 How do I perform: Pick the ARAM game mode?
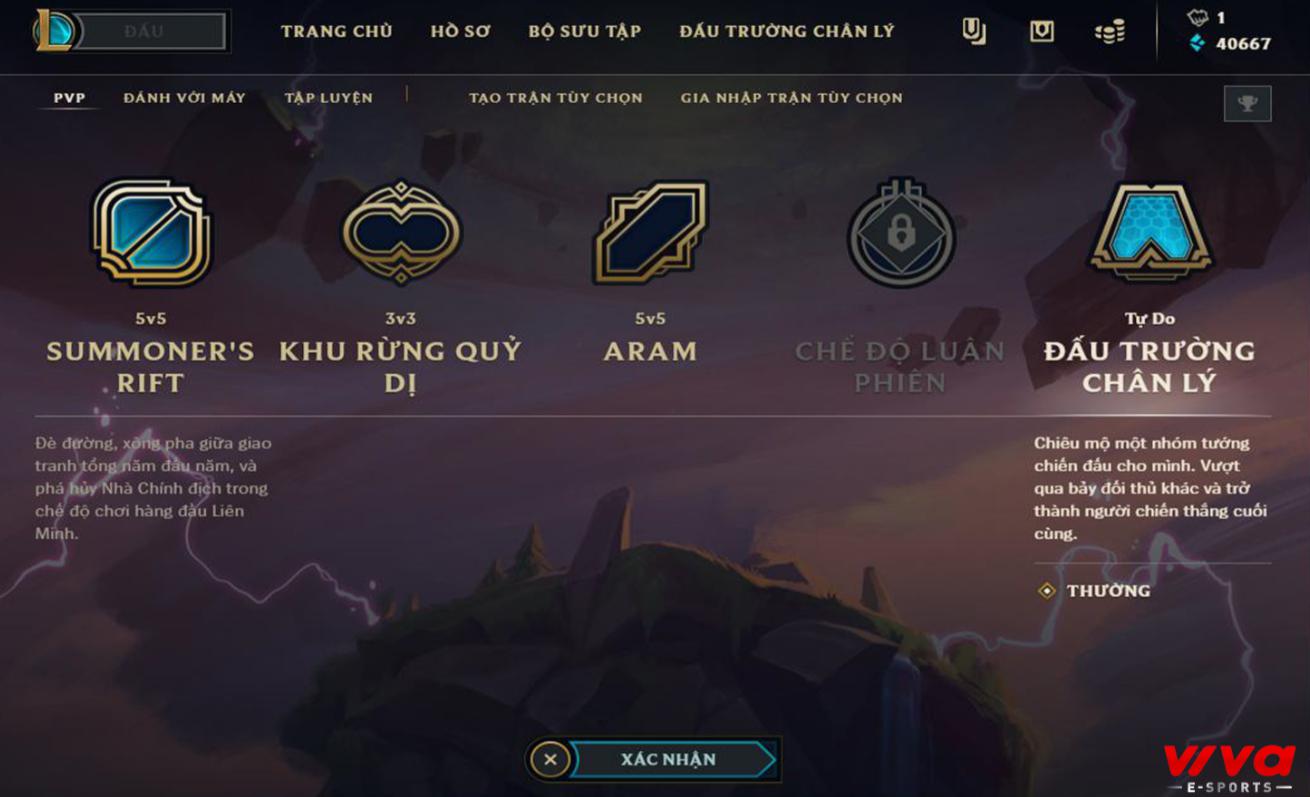(x=650, y=233)
